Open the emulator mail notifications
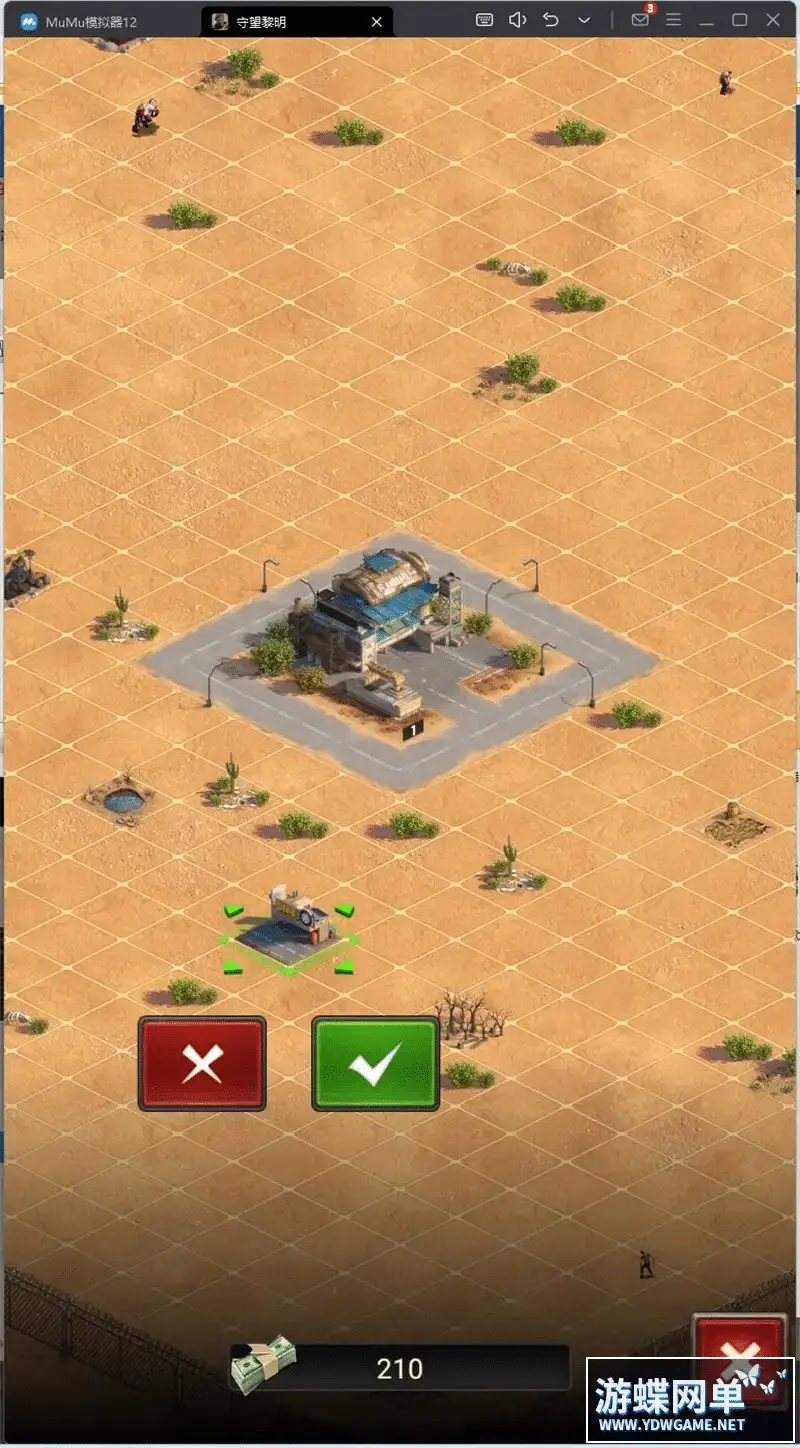 click(641, 20)
